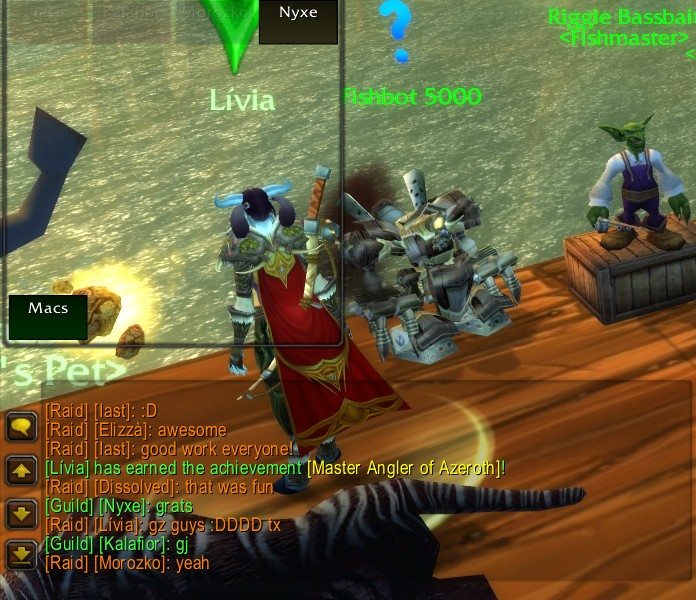Screen dimensions: 696x600
Task: Open the chat menu speech bubble button
Action: coord(20,427)
